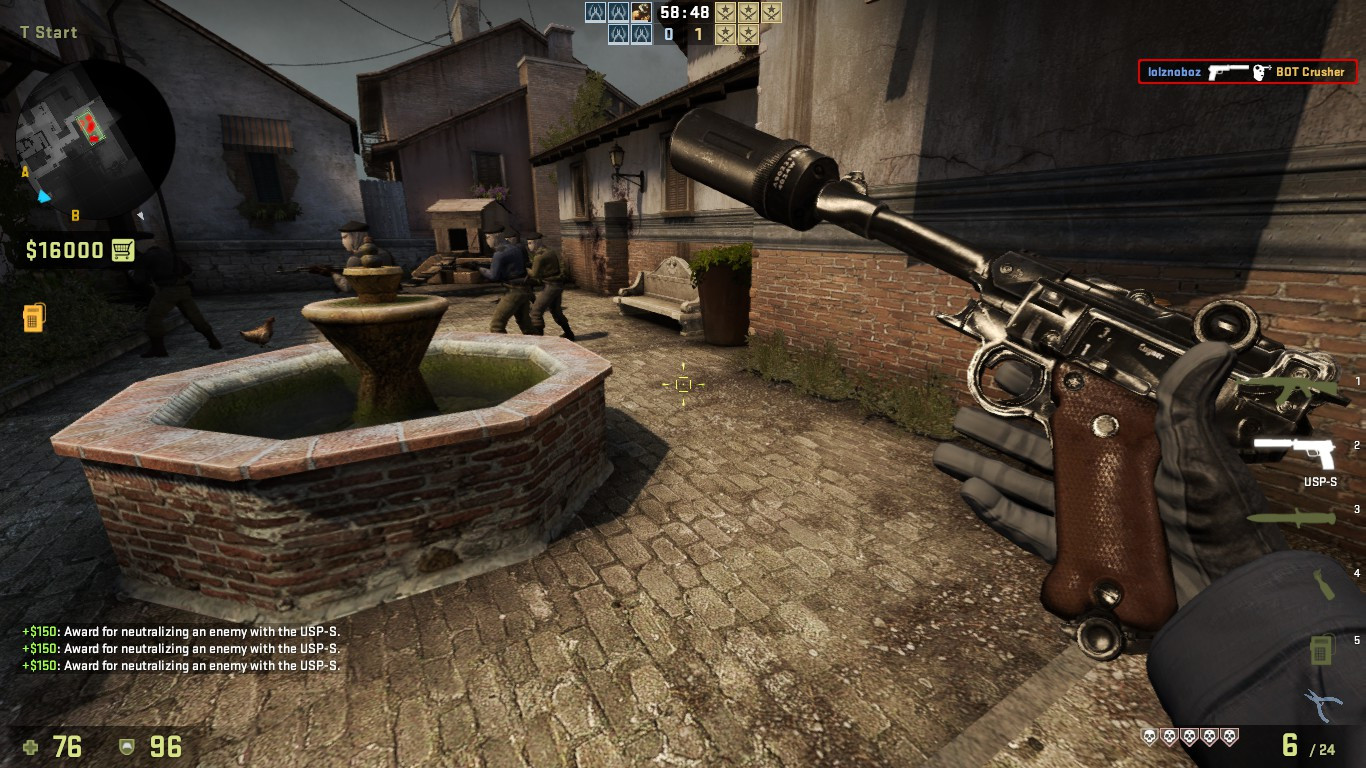
Task: Click the yellow kit icon below the money counter
Action: [34, 316]
